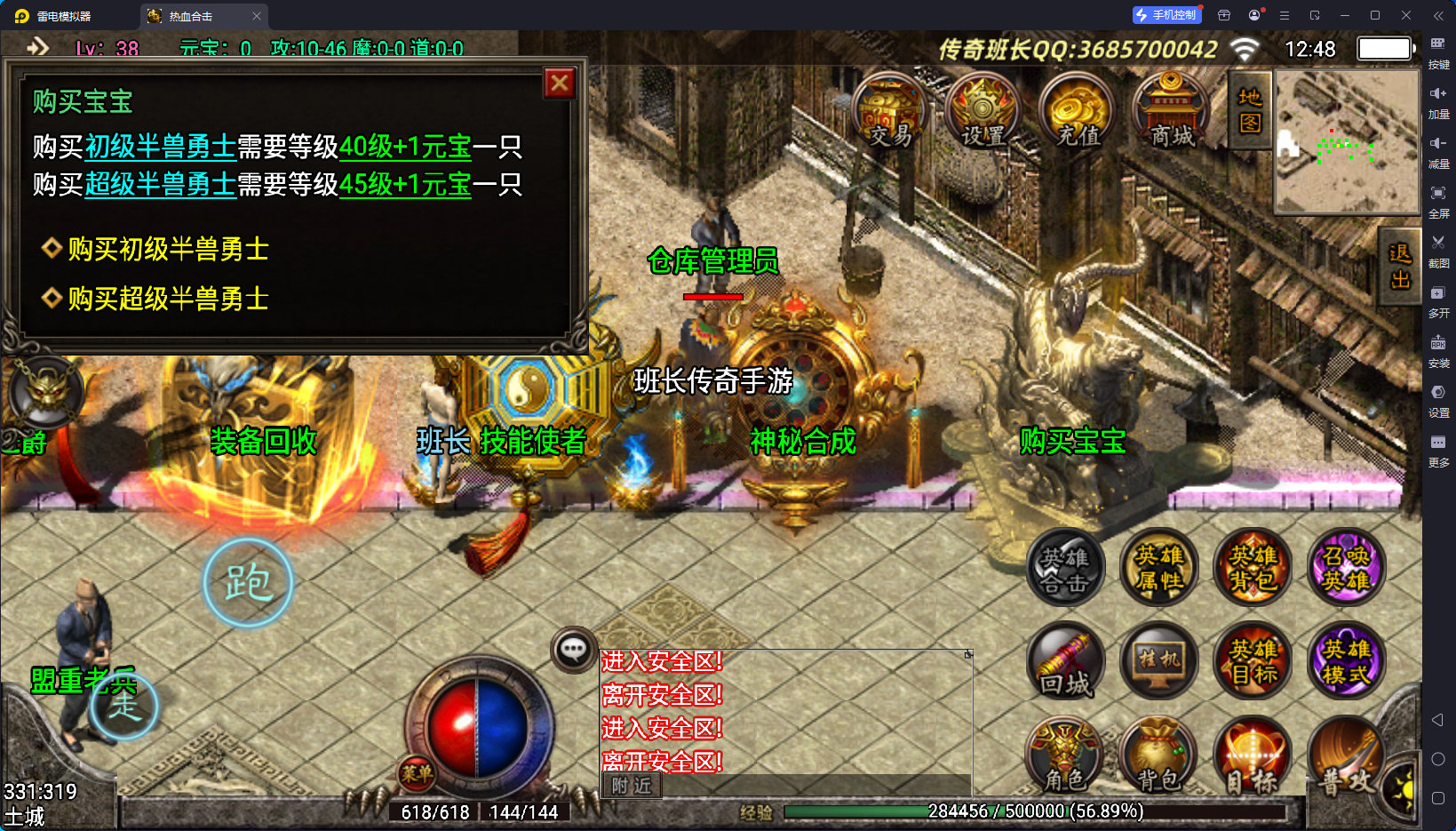Open the 地图 map button
Screen dimensions: 1456x831
click(1250, 110)
